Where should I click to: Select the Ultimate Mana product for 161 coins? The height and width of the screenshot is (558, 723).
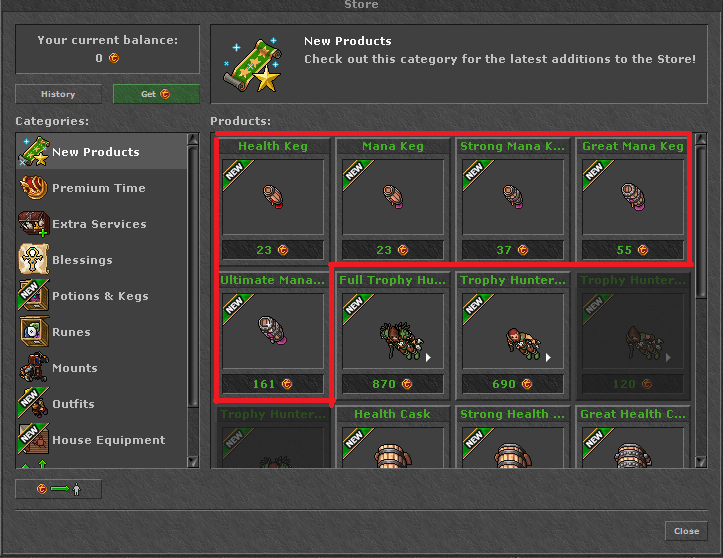click(273, 333)
